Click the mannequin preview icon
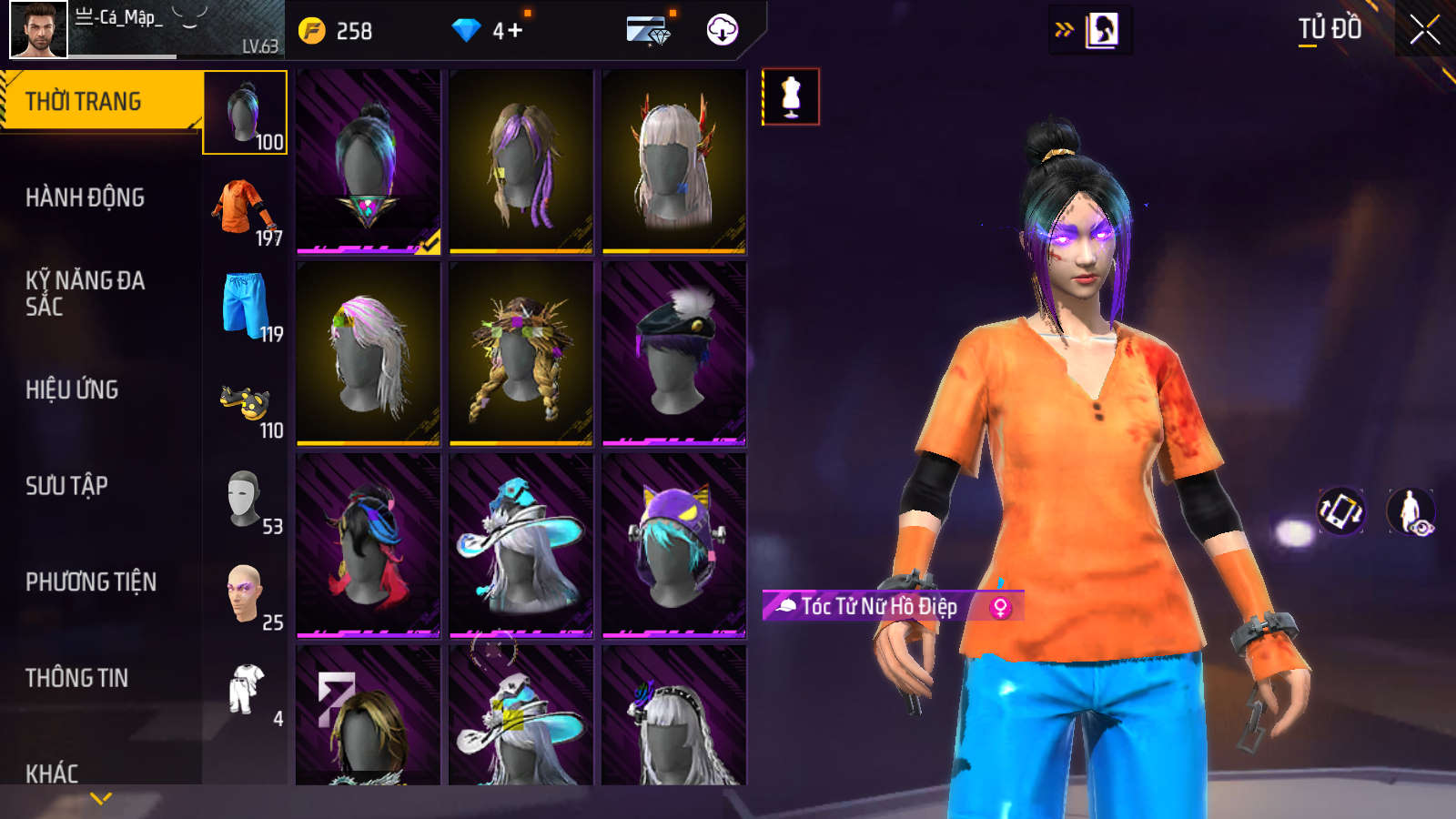 pos(791,96)
